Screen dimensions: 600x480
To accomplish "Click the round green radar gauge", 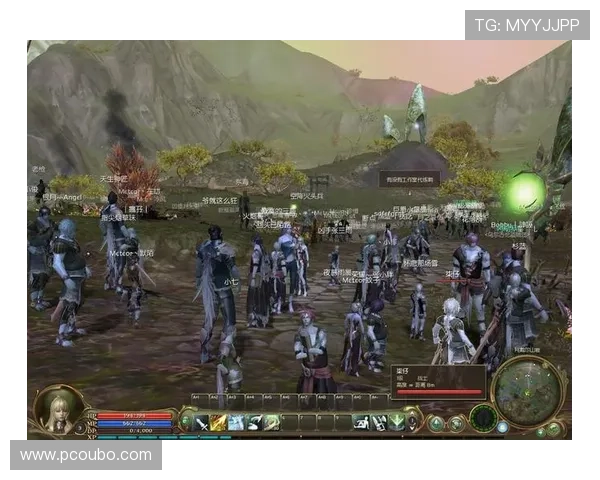I will pyautogui.click(x=484, y=418).
